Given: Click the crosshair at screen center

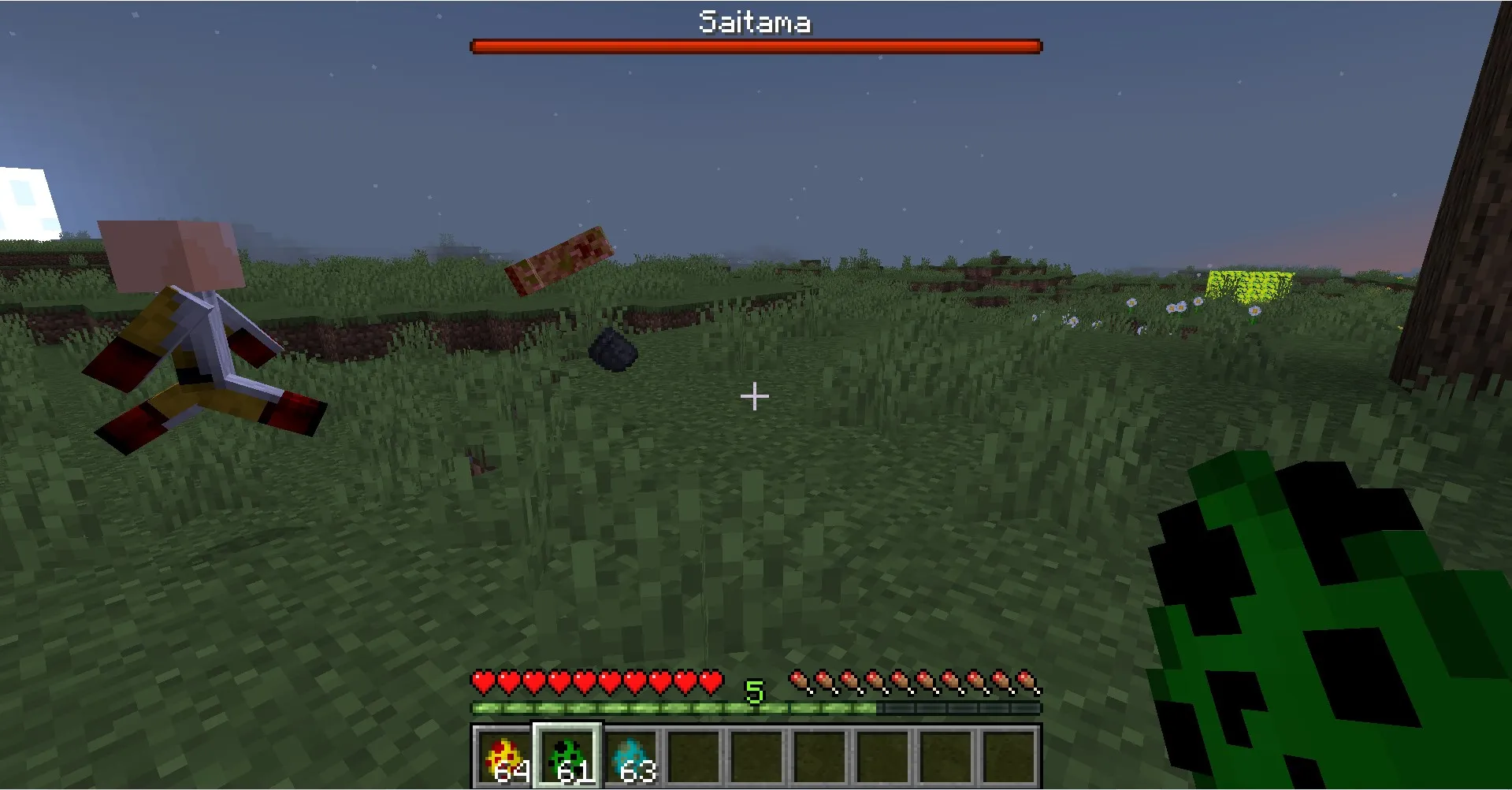Looking at the screenshot, I should pyautogui.click(x=755, y=396).
